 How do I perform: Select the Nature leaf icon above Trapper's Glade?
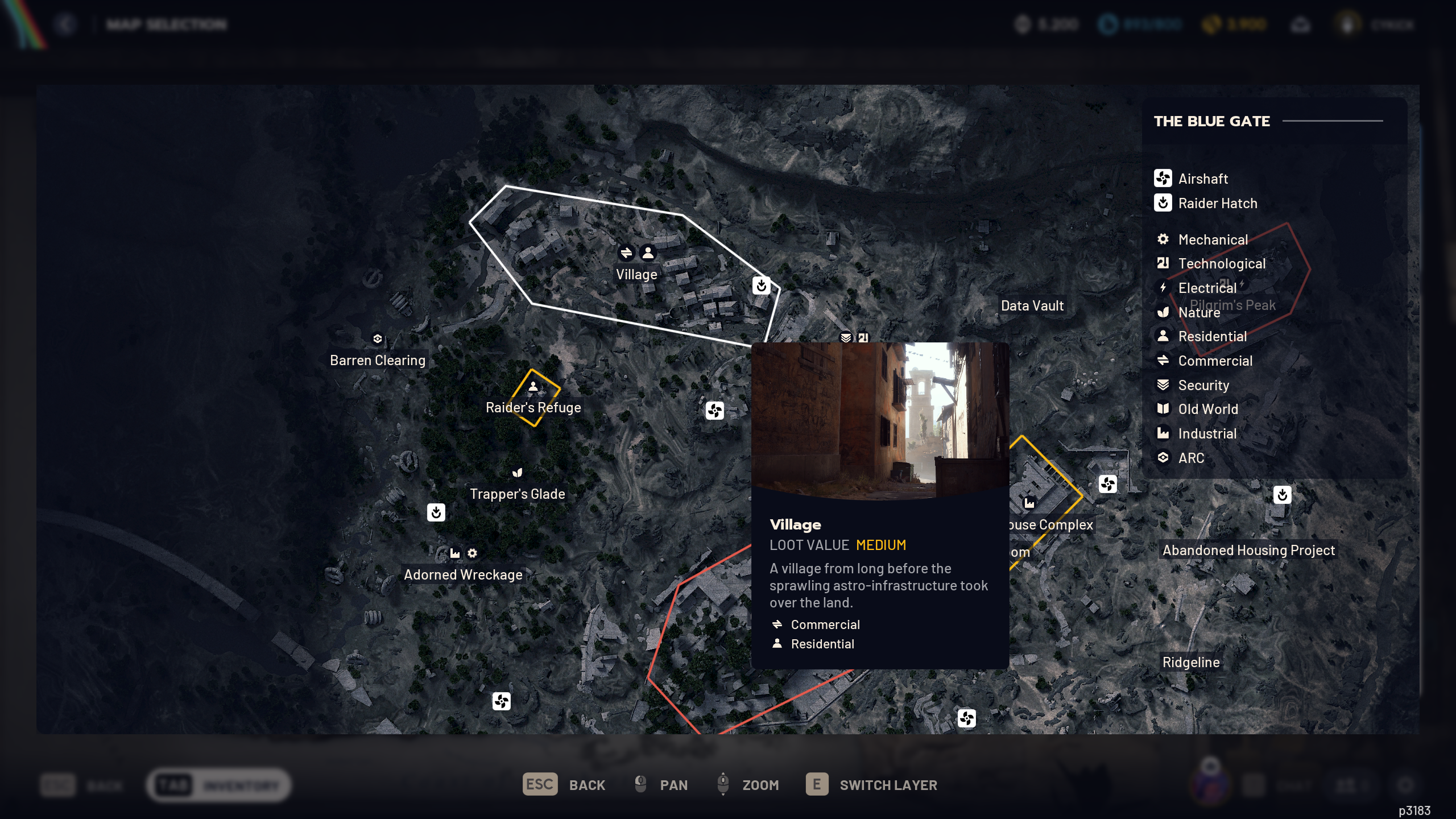click(518, 472)
